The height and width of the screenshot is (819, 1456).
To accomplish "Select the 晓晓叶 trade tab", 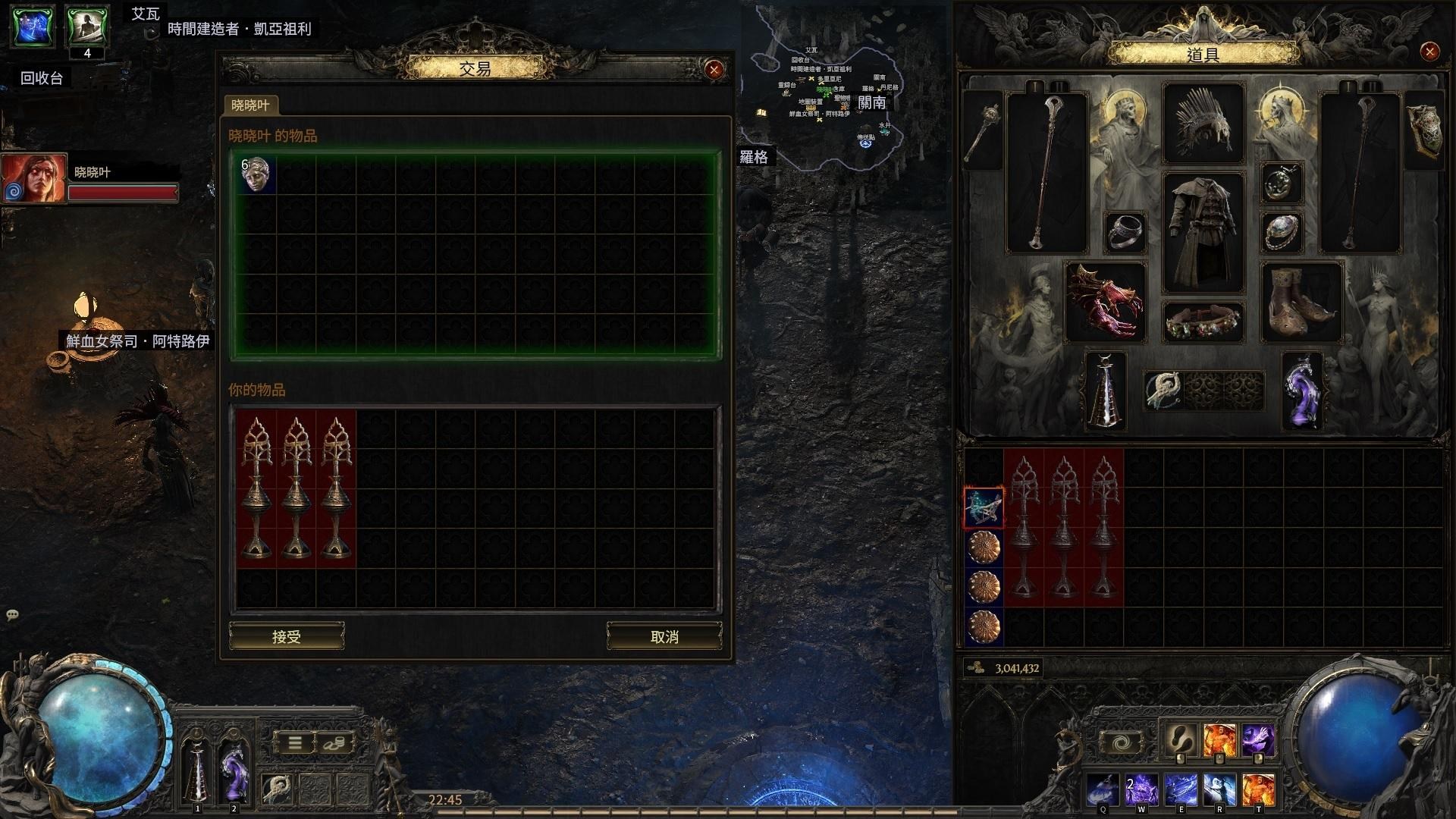I will pyautogui.click(x=251, y=105).
